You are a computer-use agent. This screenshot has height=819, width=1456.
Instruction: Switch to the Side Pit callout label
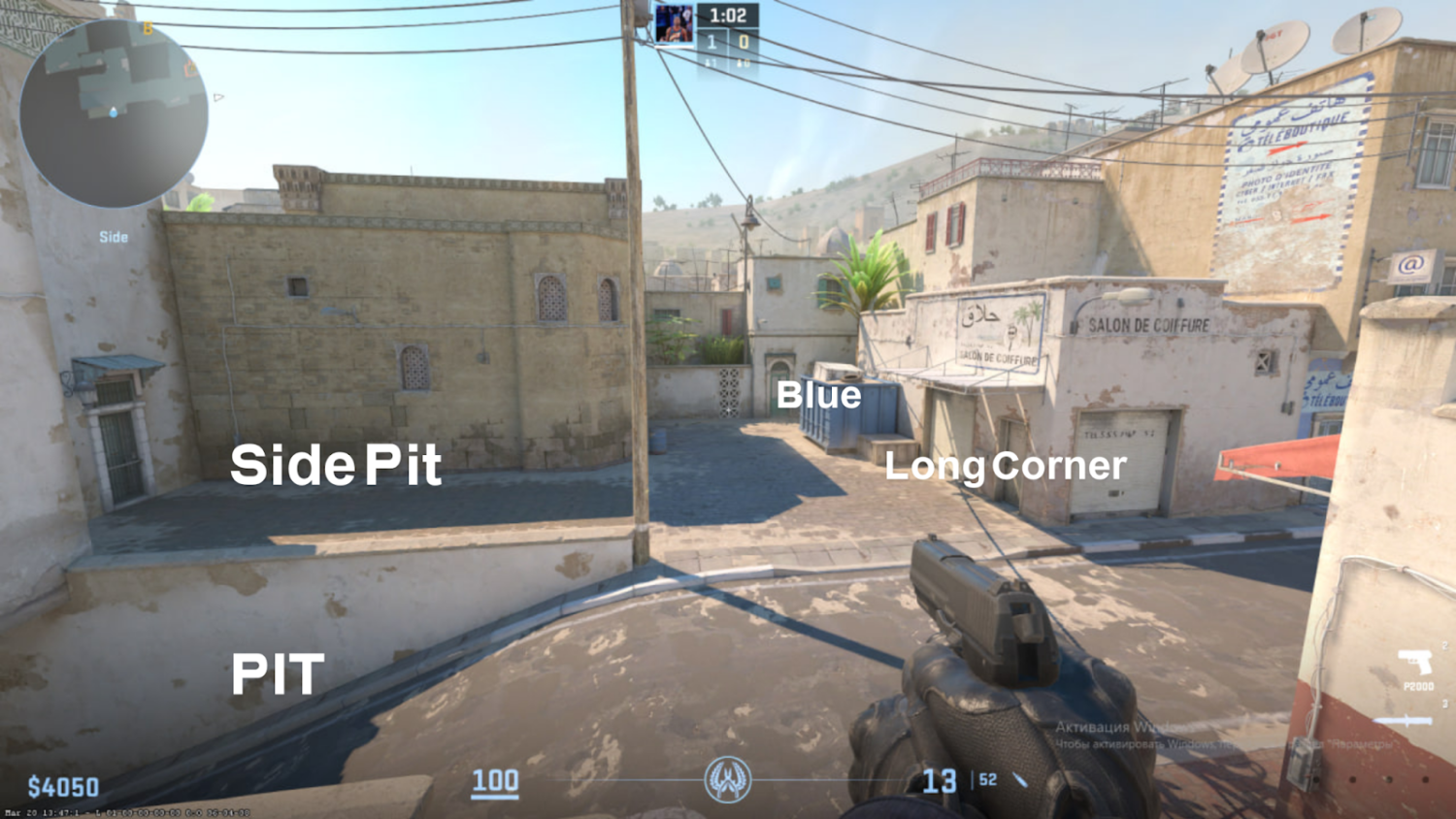click(335, 465)
